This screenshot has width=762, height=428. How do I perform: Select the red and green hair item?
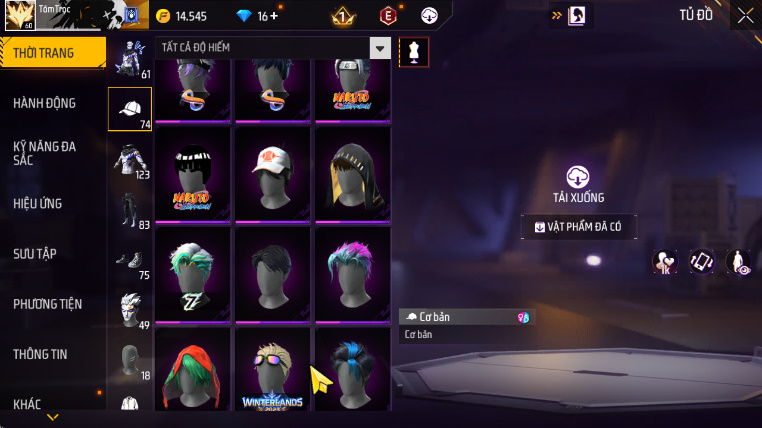pos(193,371)
